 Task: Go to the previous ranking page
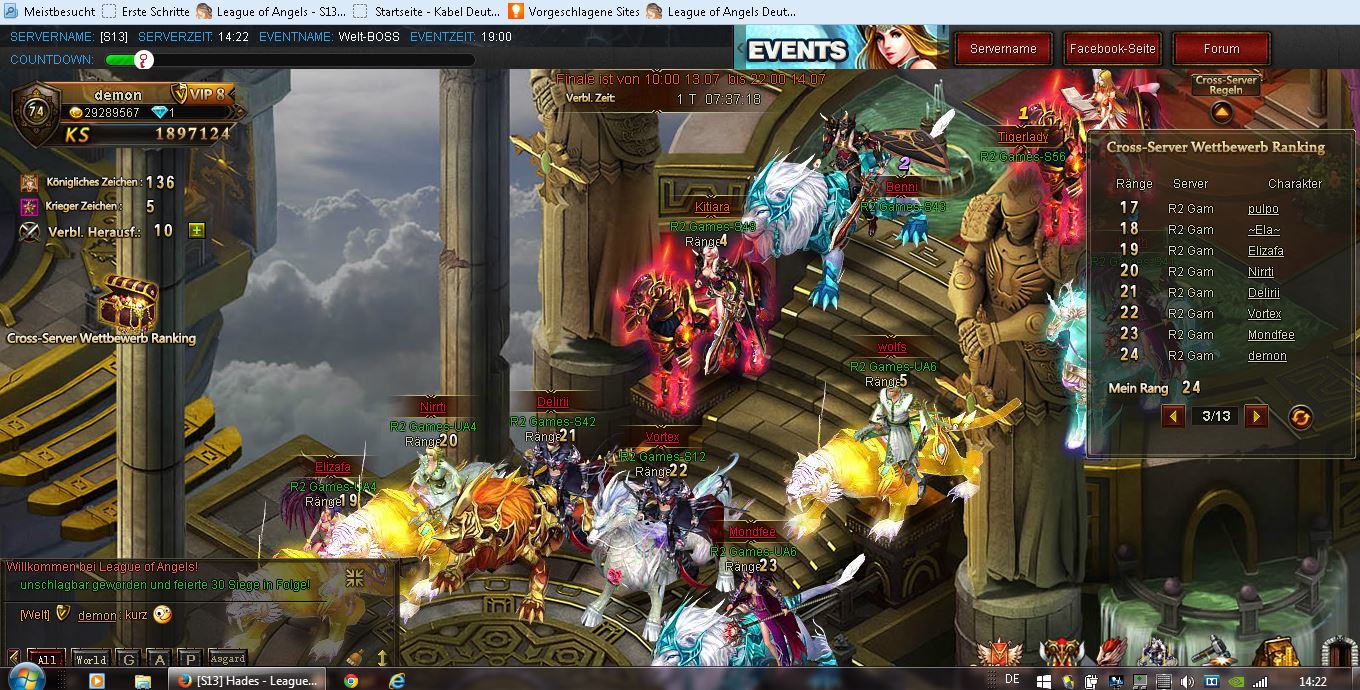(1174, 416)
